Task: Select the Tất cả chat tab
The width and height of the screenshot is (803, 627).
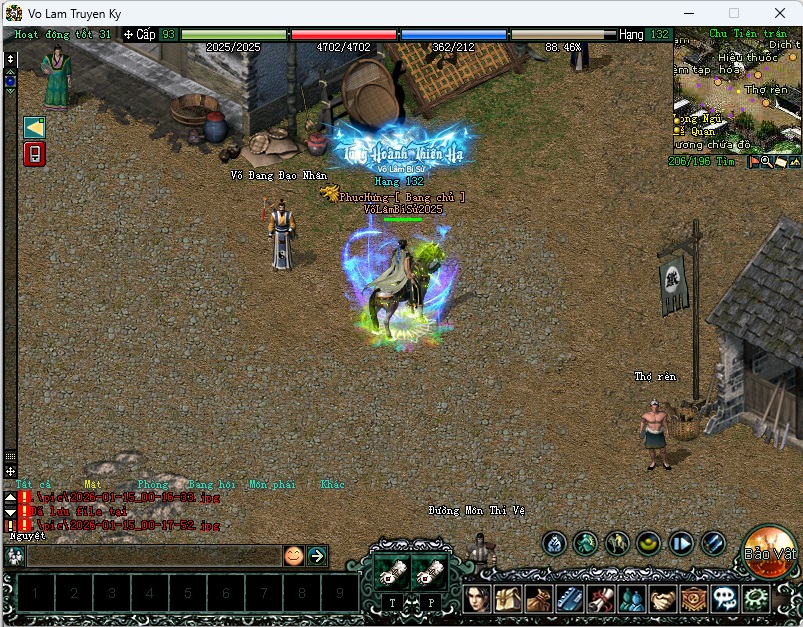Action: (x=33, y=485)
